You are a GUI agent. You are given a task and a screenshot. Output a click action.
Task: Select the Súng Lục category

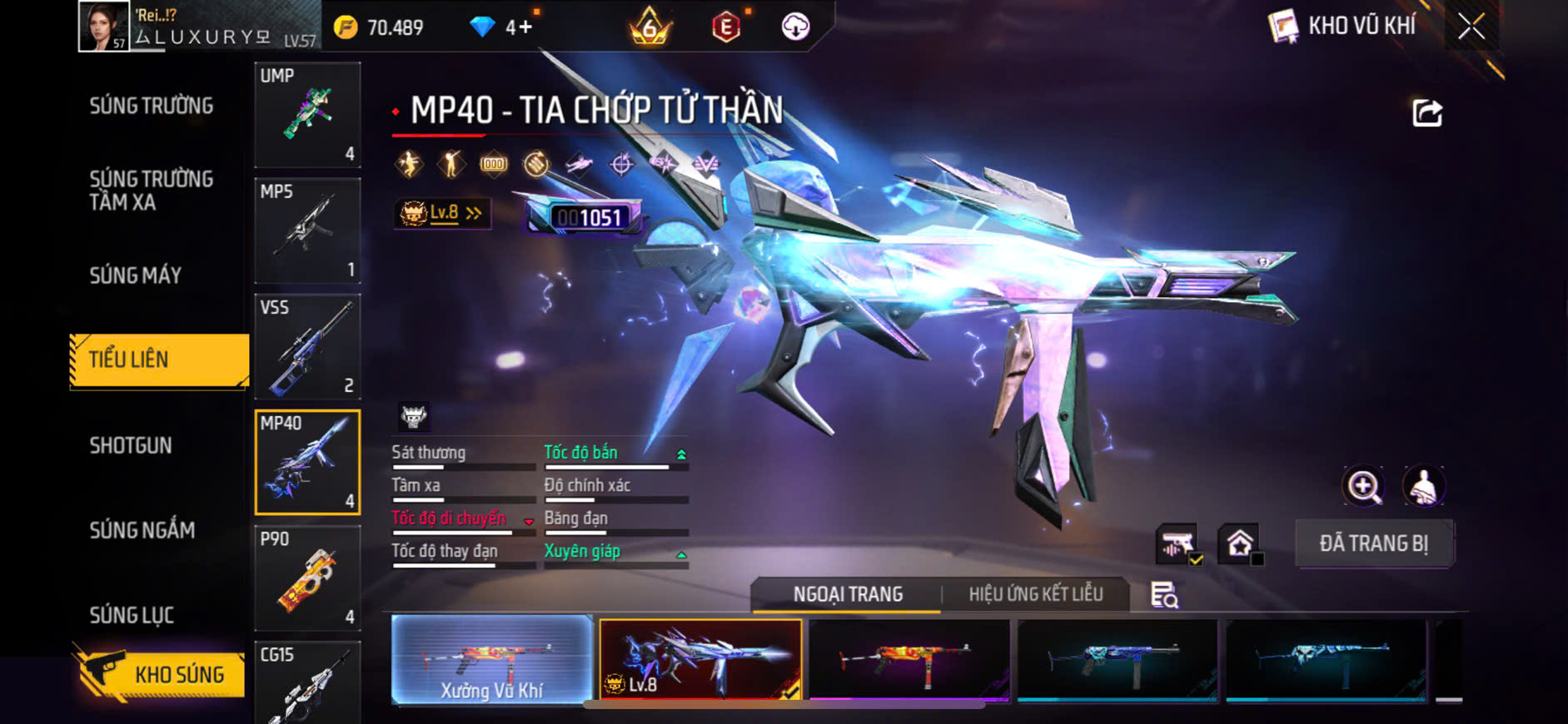click(x=132, y=615)
